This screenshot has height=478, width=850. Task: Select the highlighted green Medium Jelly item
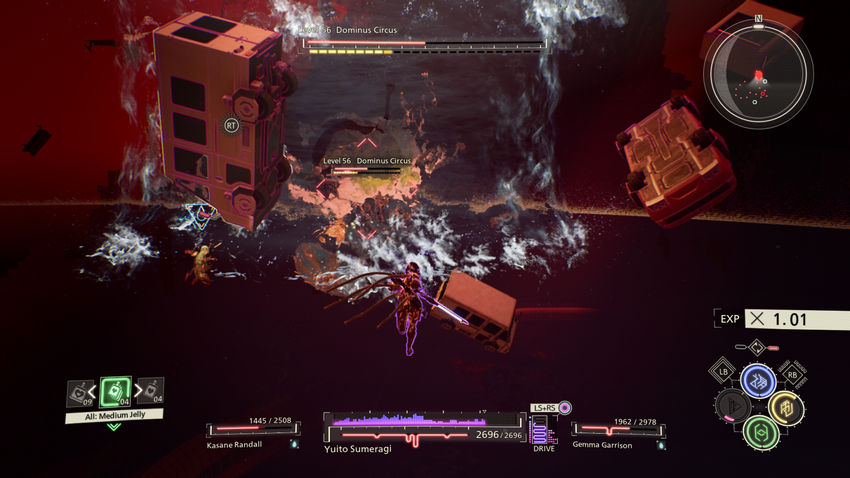pos(116,390)
